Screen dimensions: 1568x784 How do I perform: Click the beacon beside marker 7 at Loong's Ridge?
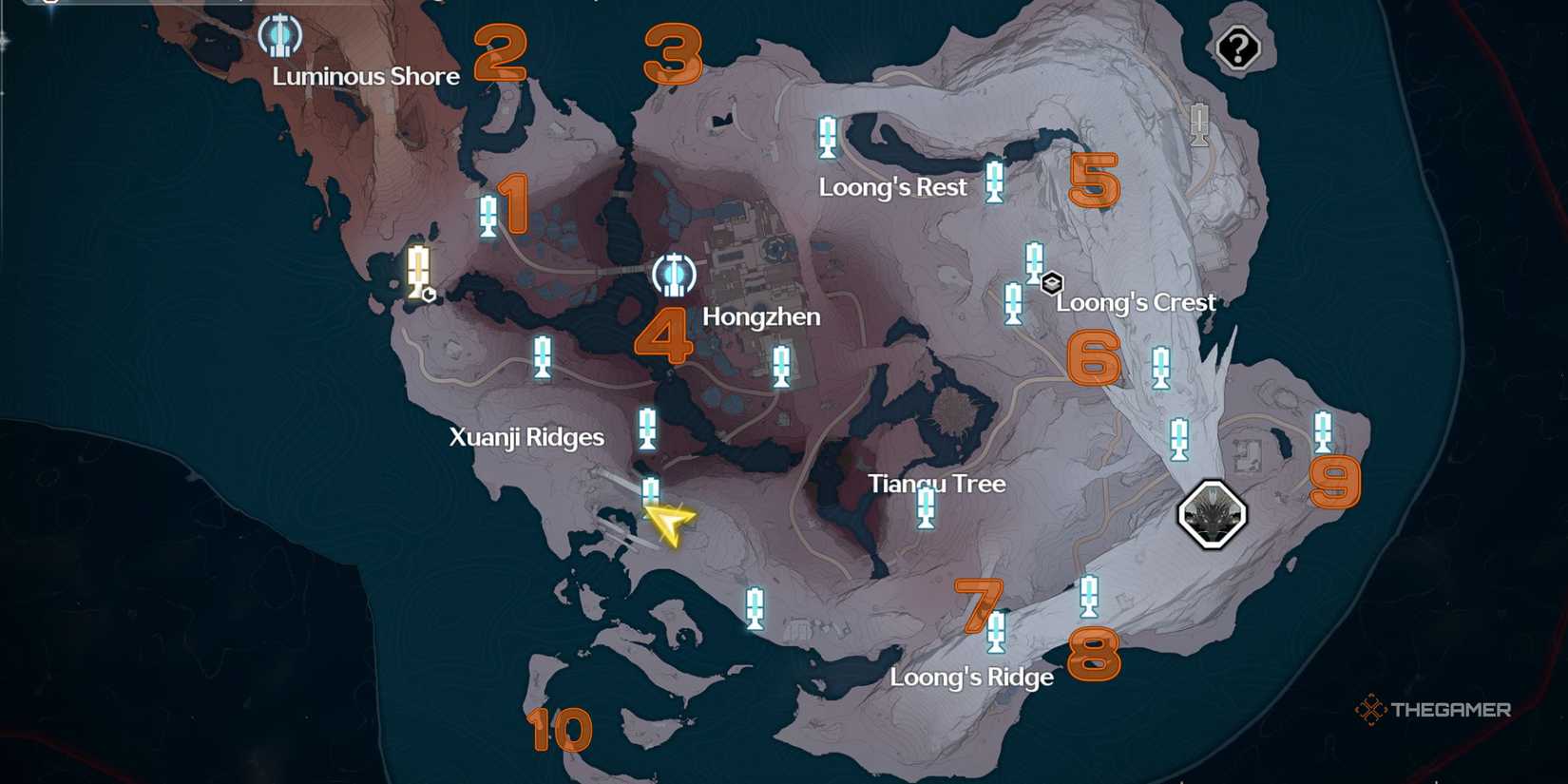[999, 632]
